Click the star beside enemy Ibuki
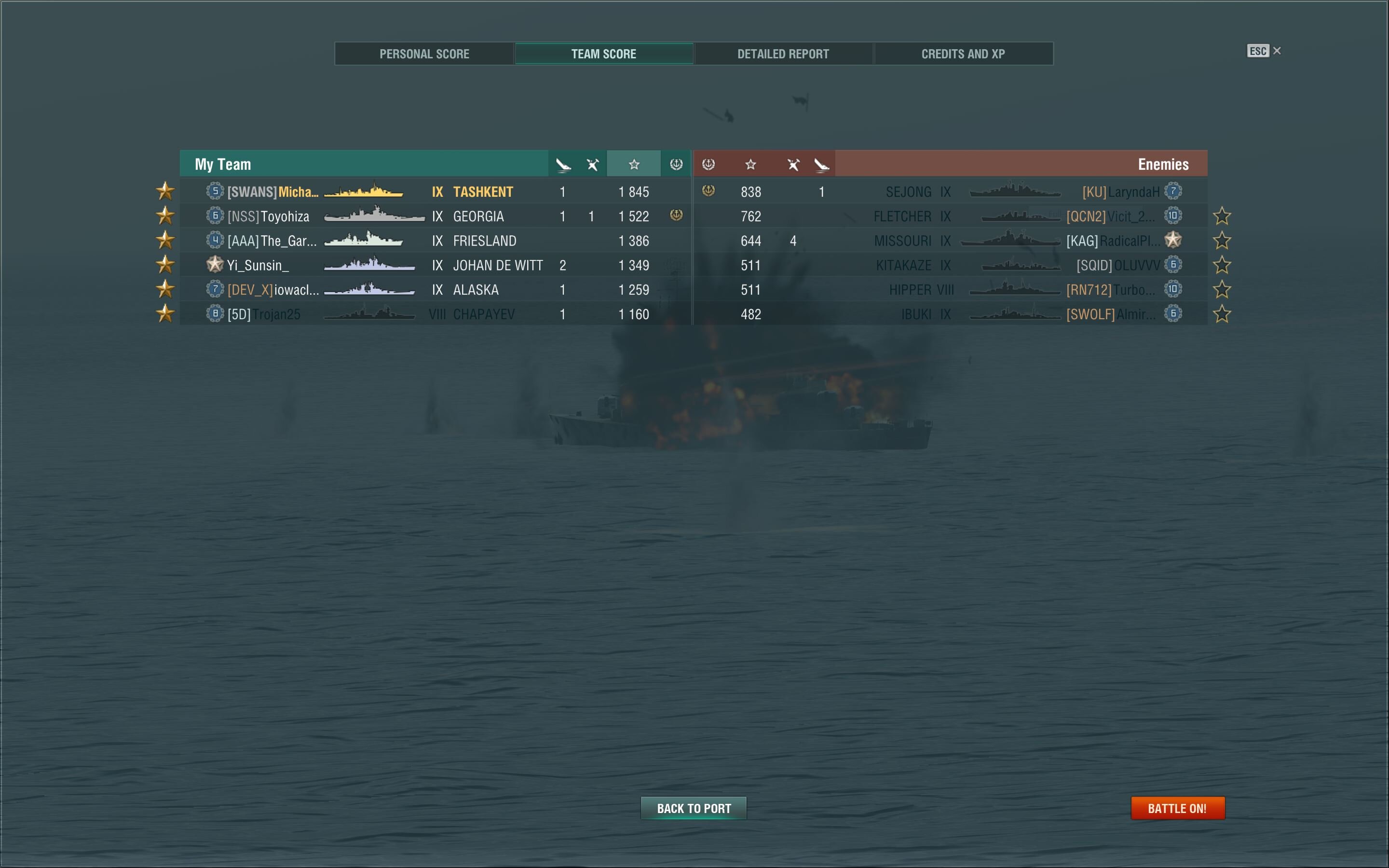This screenshot has height=868, width=1389. point(1222,314)
